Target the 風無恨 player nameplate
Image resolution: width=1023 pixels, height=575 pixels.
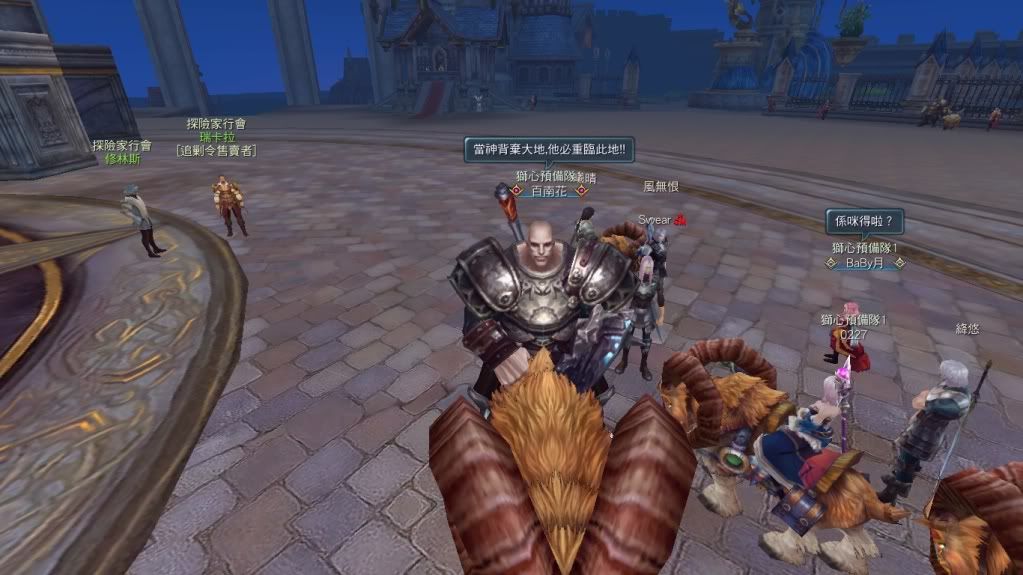(661, 186)
